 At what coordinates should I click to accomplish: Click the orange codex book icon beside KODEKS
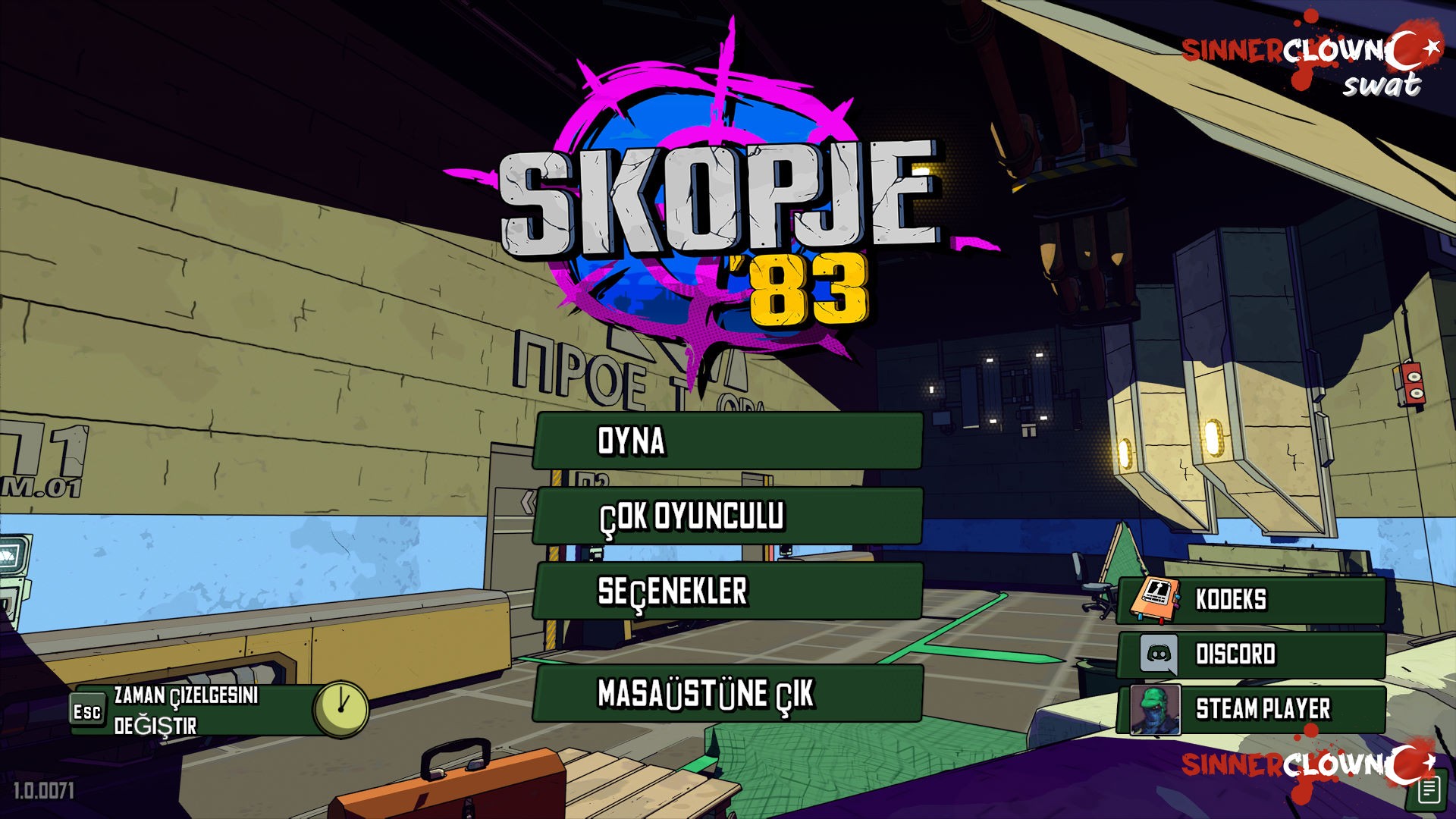tap(1156, 598)
